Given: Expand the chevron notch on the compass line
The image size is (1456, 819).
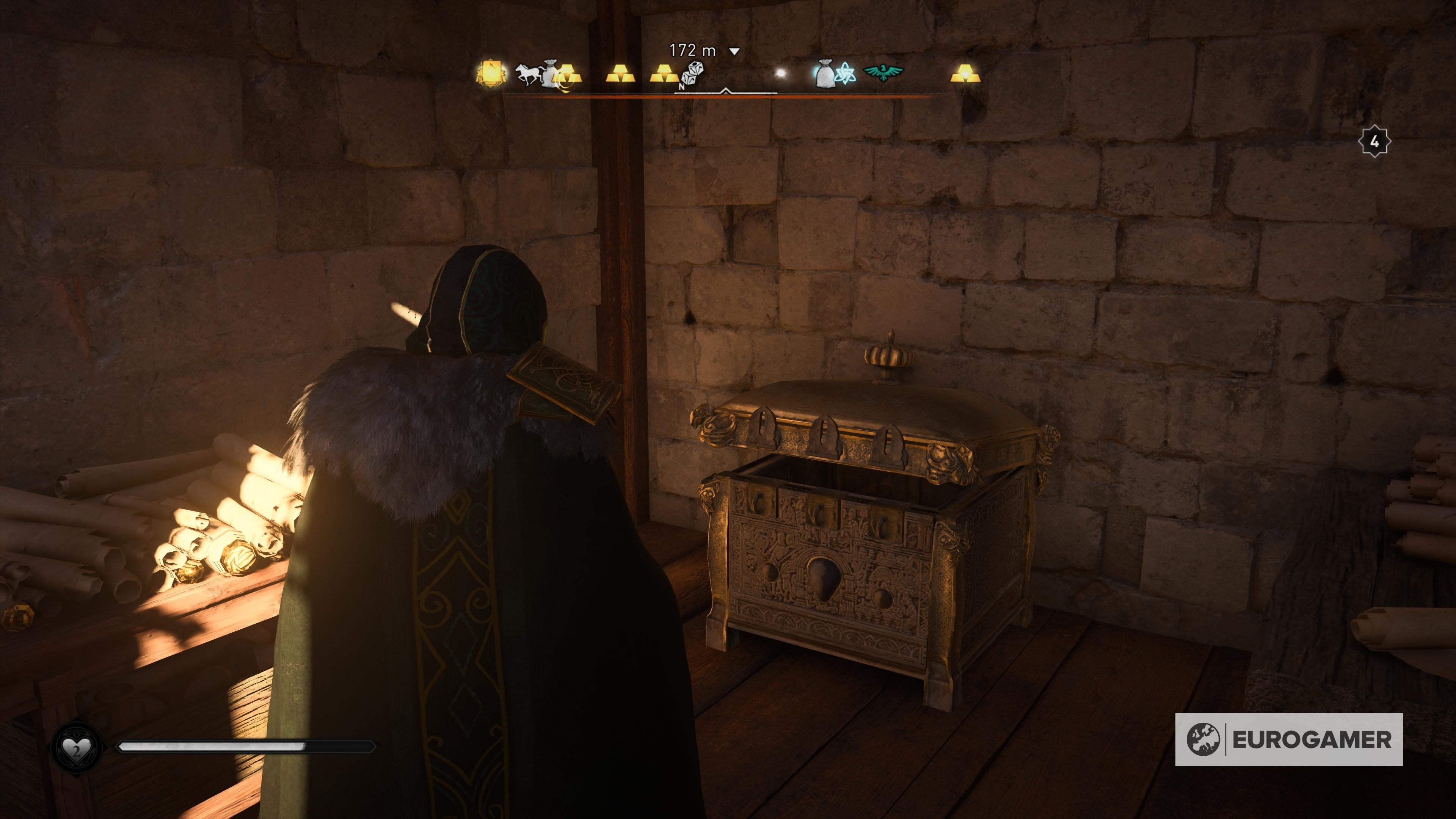Looking at the screenshot, I should point(726,91).
